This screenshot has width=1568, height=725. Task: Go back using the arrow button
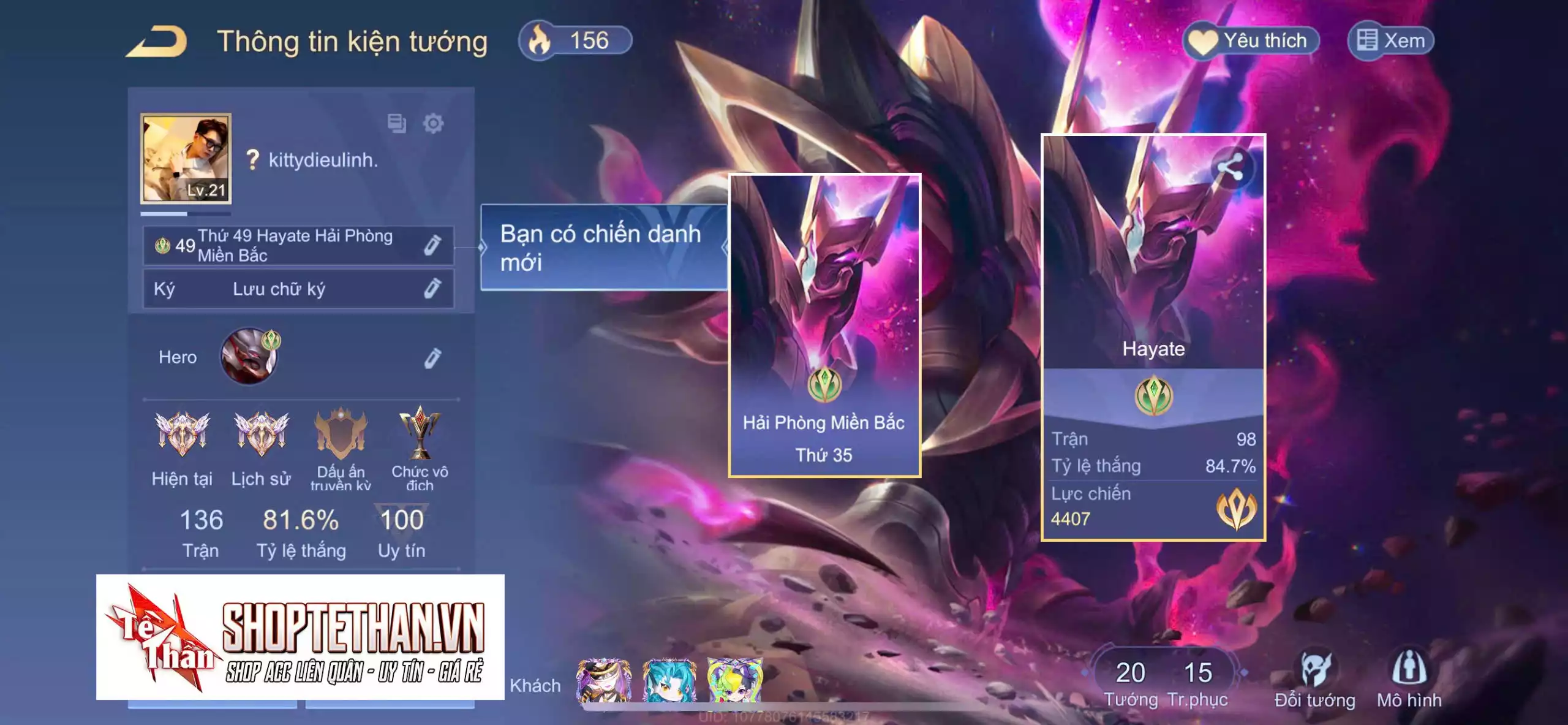point(157,42)
